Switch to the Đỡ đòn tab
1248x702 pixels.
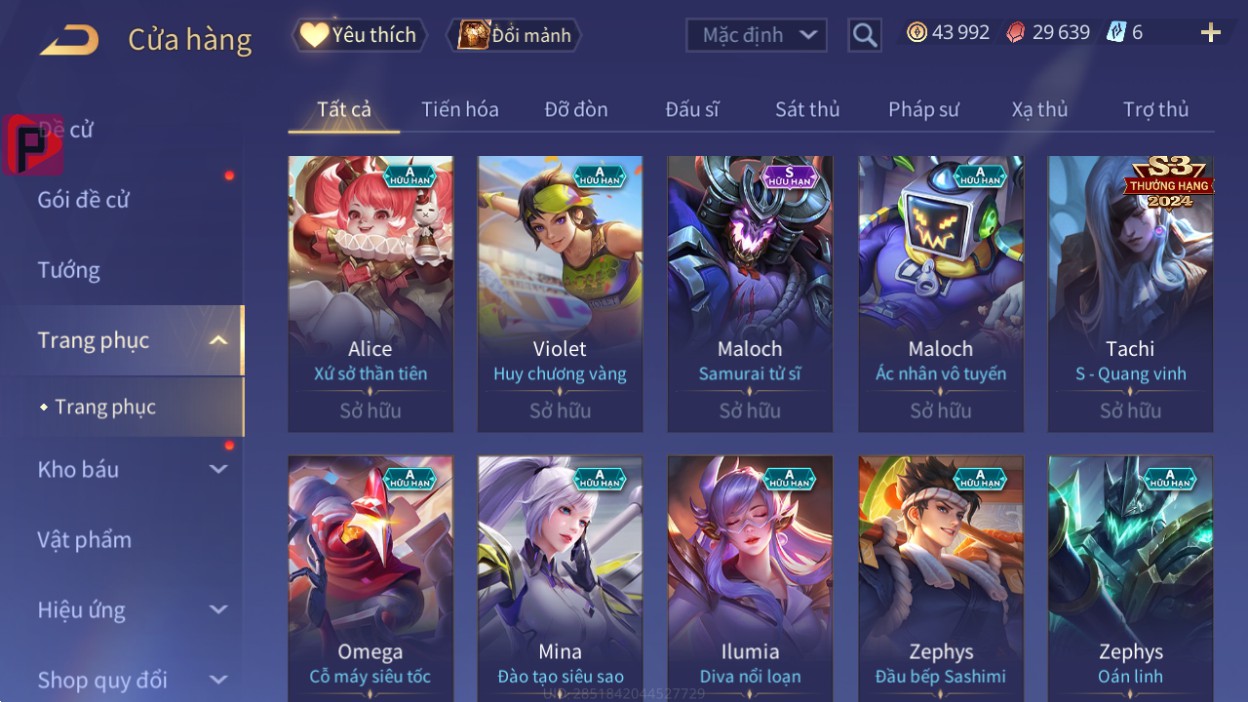pyautogui.click(x=576, y=109)
